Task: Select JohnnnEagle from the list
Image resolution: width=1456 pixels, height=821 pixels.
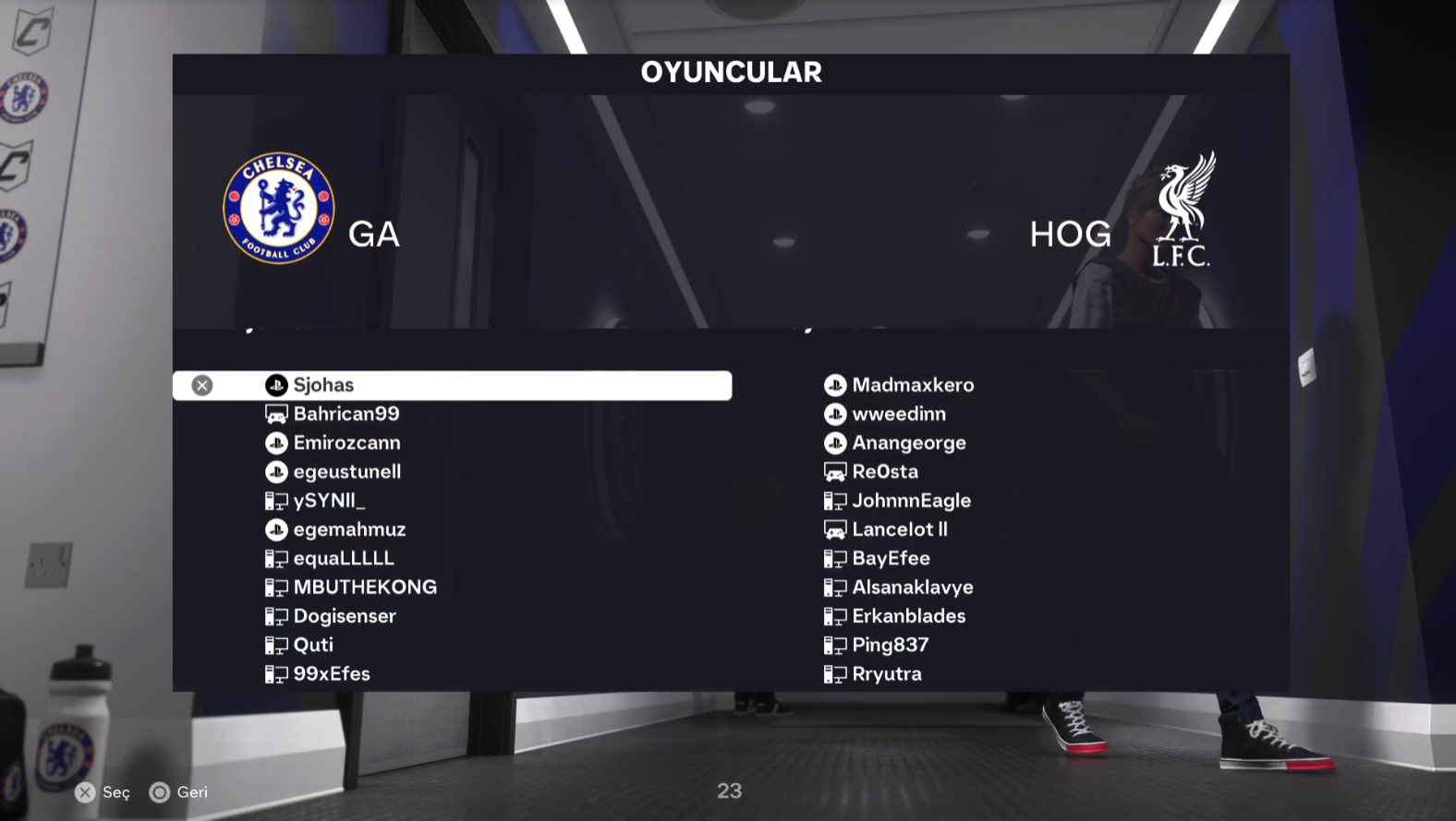Action: tap(911, 501)
